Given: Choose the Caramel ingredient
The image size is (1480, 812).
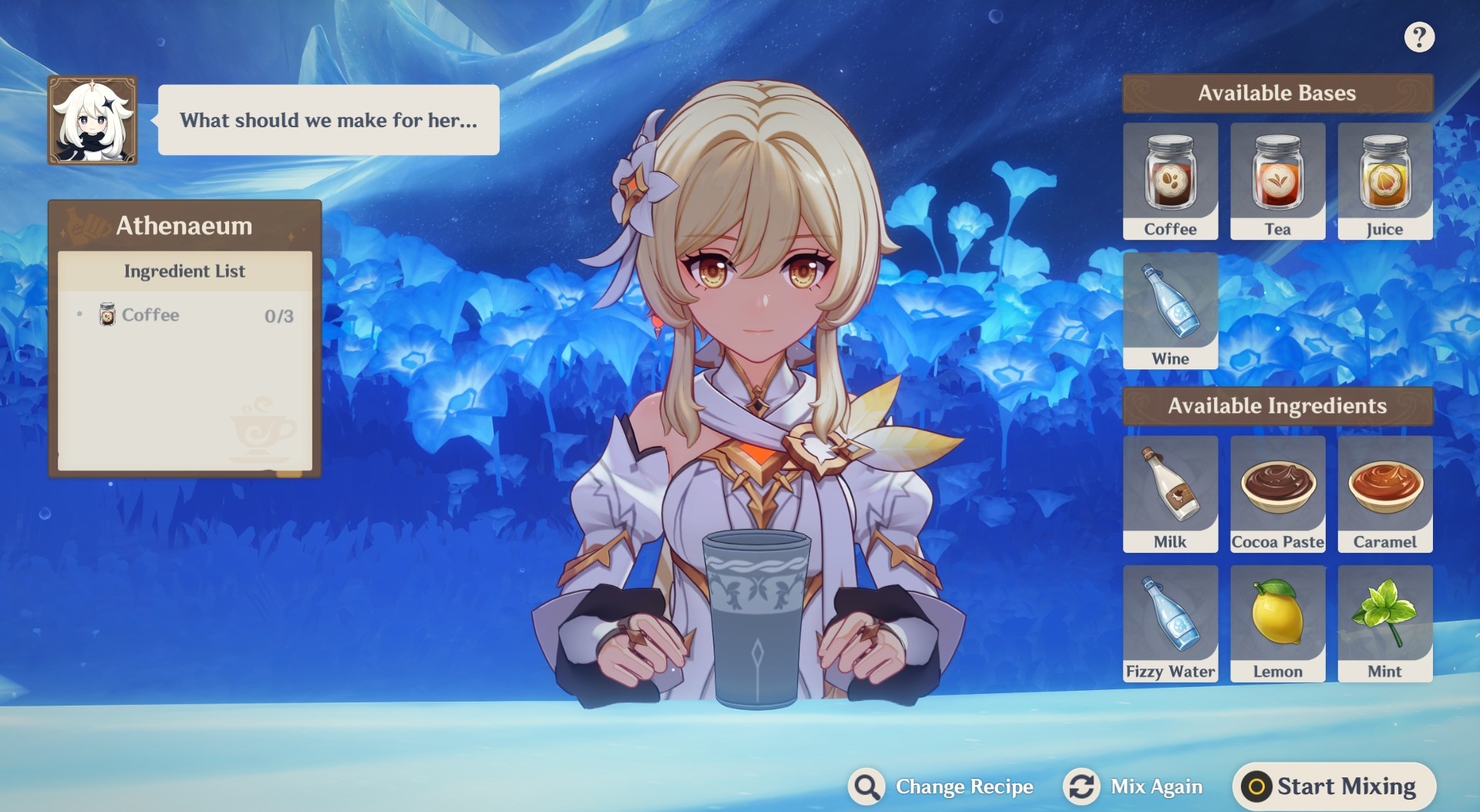Looking at the screenshot, I should pyautogui.click(x=1384, y=494).
